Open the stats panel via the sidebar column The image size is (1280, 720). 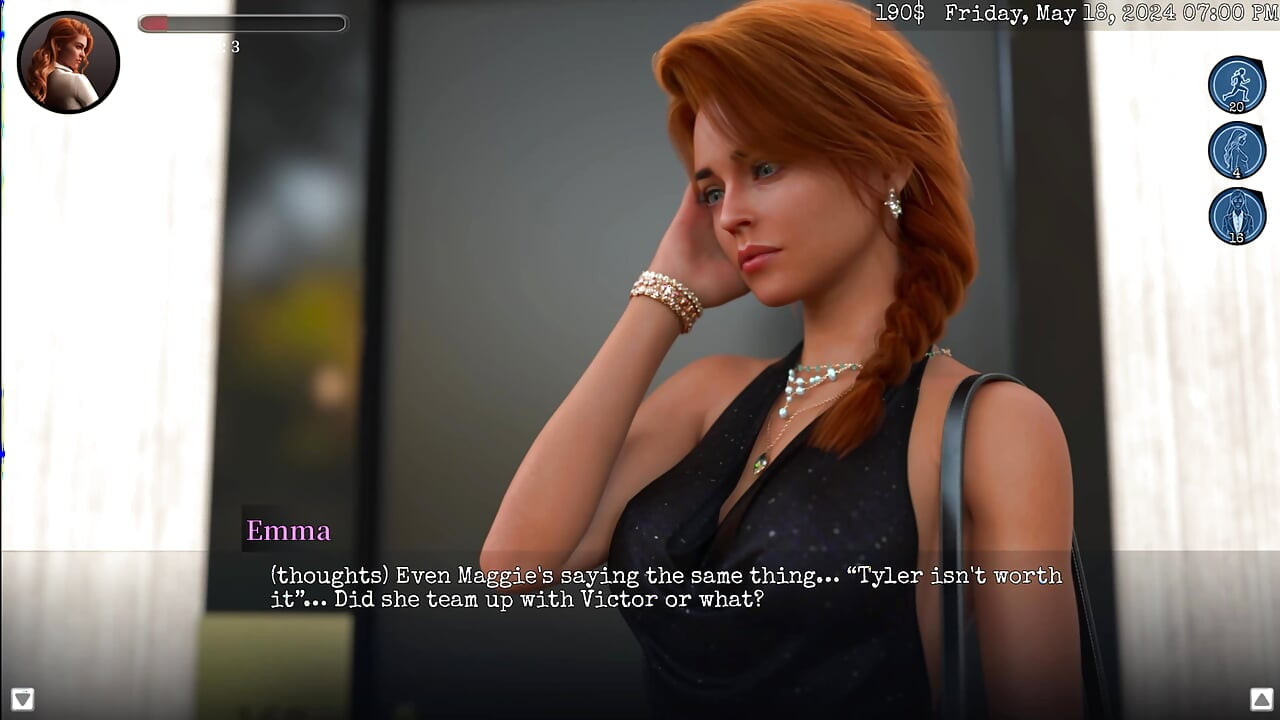click(x=1236, y=150)
